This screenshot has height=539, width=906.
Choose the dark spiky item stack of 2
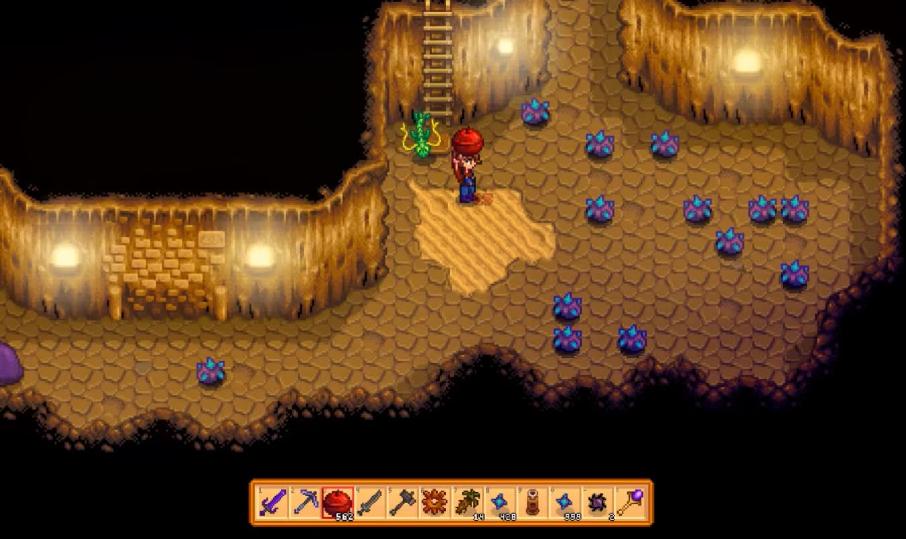click(598, 502)
